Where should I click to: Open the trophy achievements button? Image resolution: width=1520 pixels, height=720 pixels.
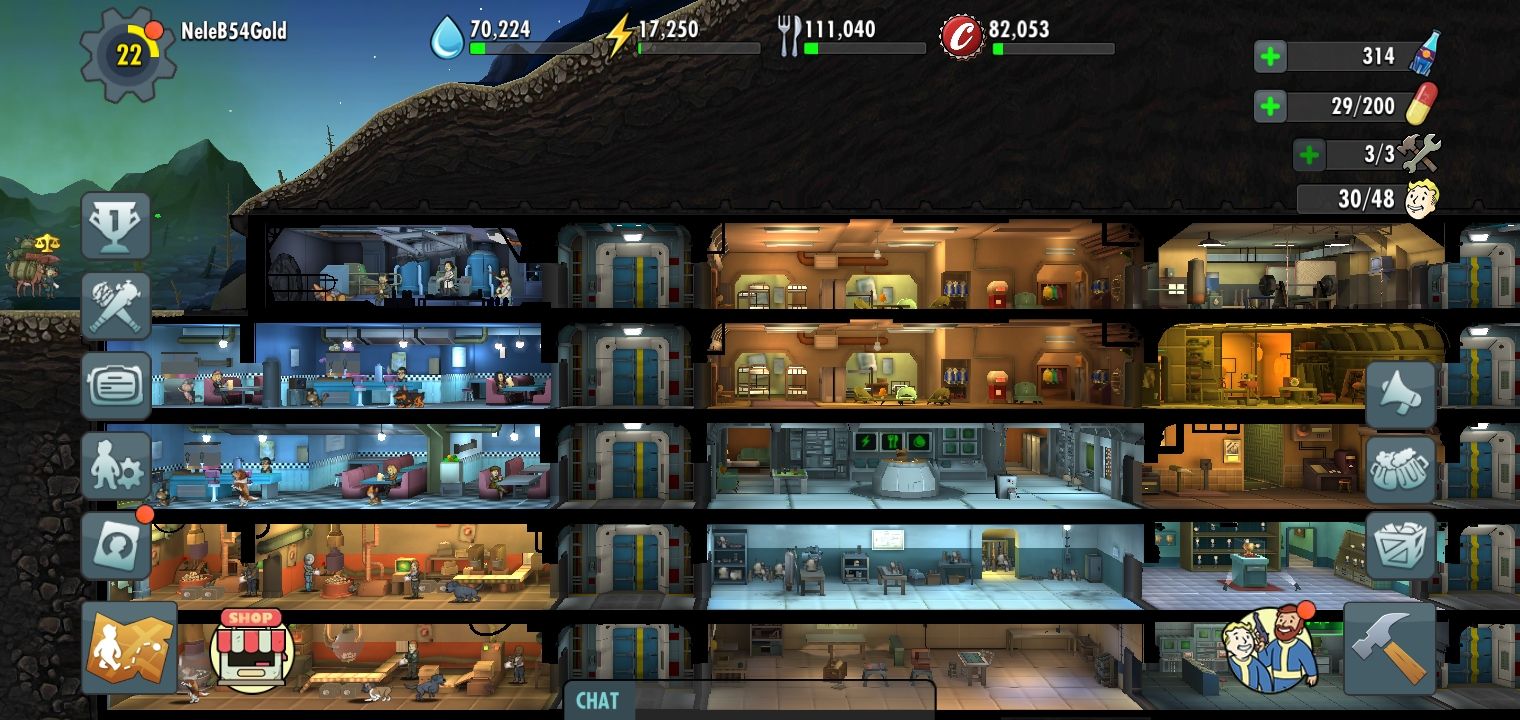pos(116,226)
